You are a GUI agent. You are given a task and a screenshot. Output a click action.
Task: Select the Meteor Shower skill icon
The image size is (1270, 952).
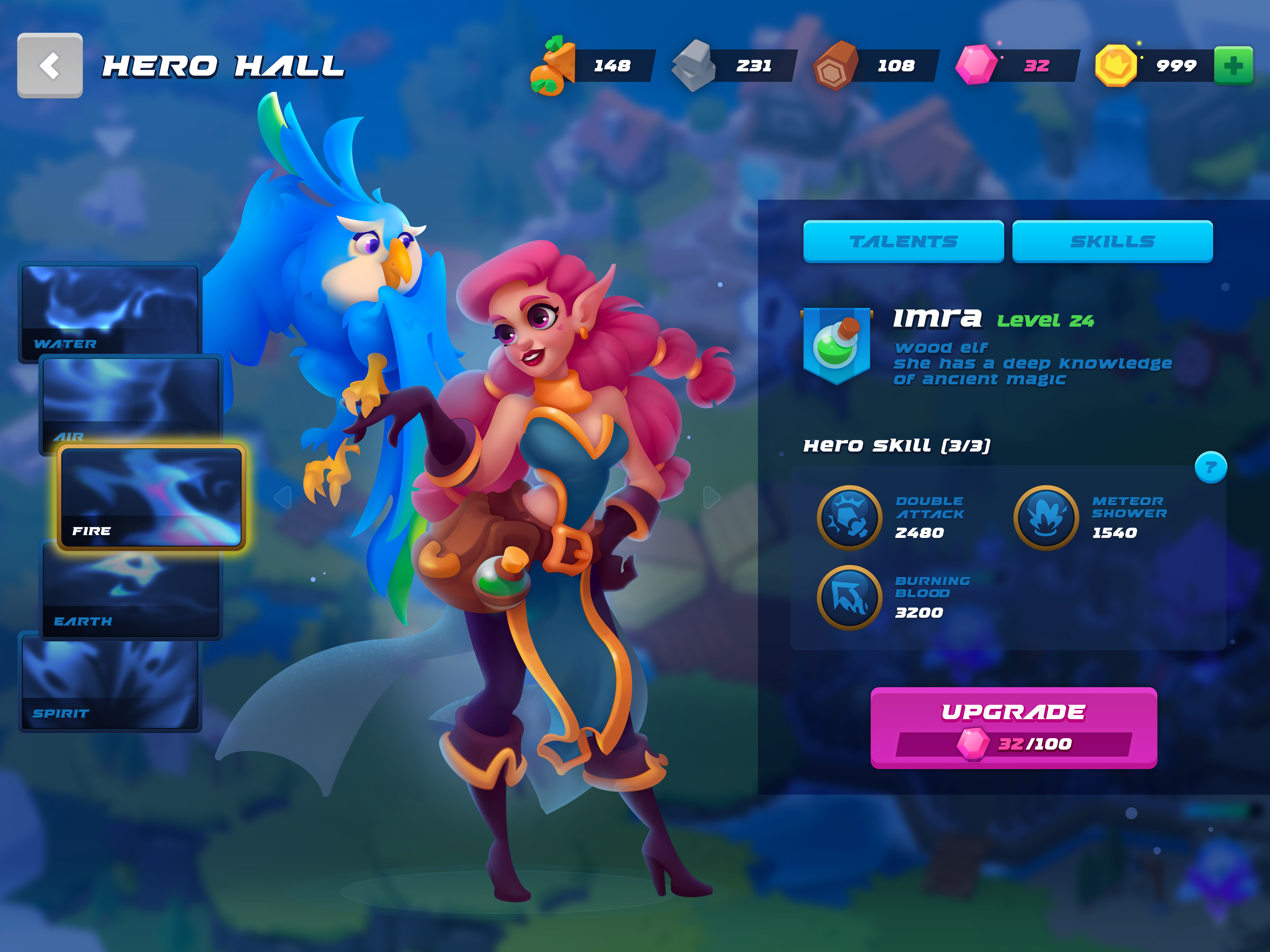(x=1046, y=518)
